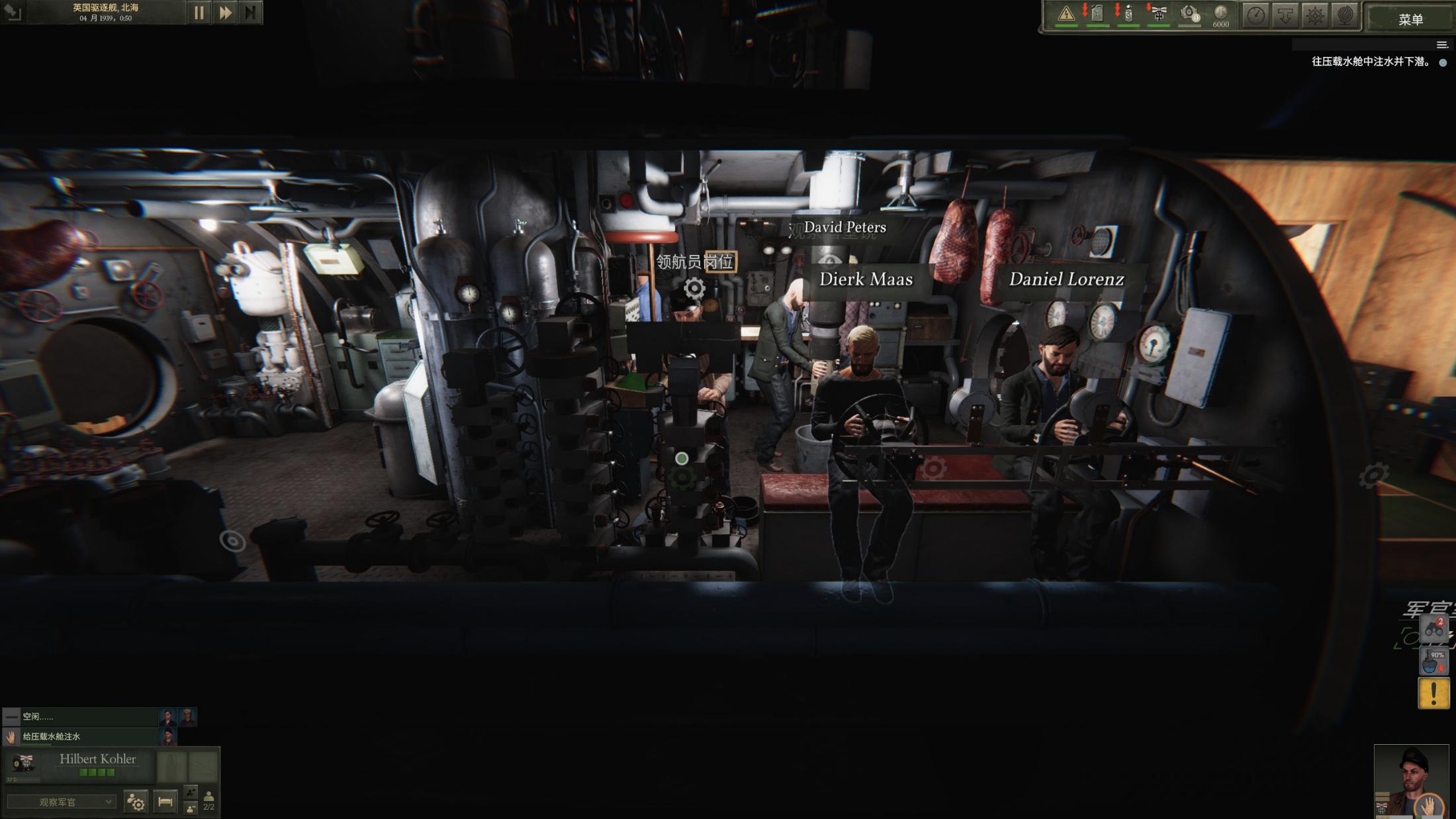Skip to the next event with the skip-forward arrow
The height and width of the screenshot is (819, 1456).
coord(250,13)
